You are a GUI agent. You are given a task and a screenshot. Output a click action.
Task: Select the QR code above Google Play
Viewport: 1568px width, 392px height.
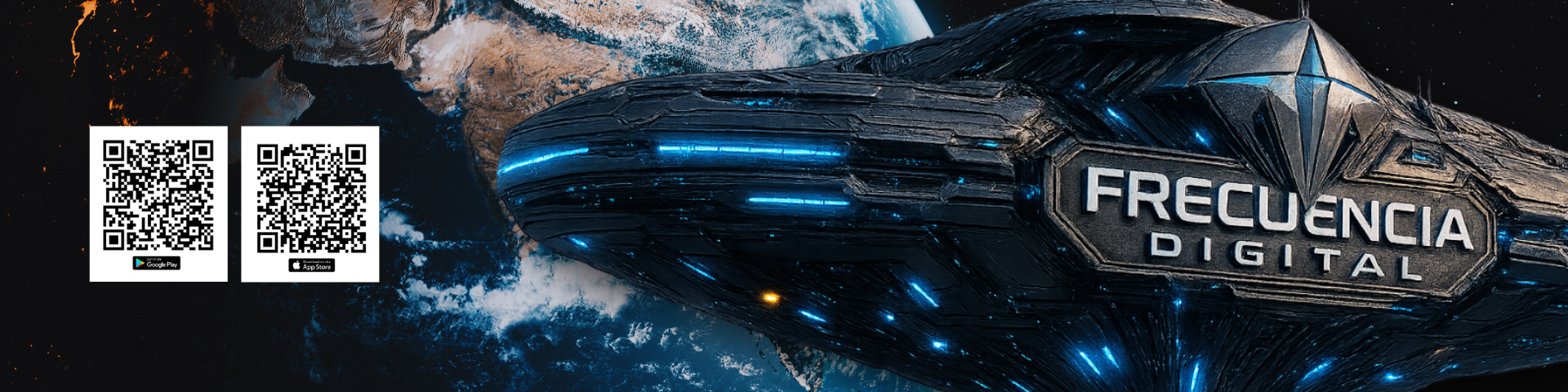pyautogui.click(x=158, y=195)
